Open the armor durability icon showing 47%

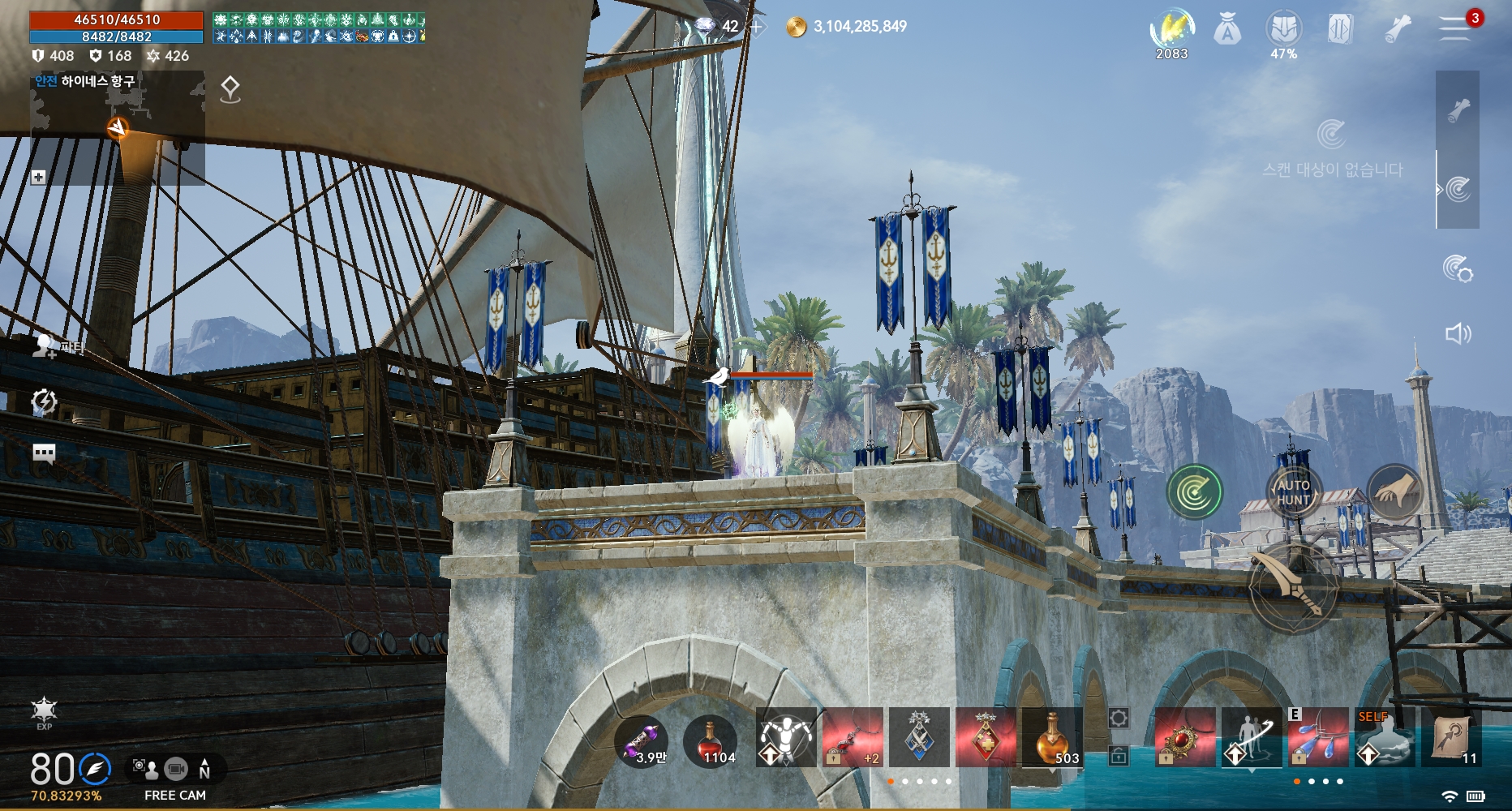(1283, 31)
